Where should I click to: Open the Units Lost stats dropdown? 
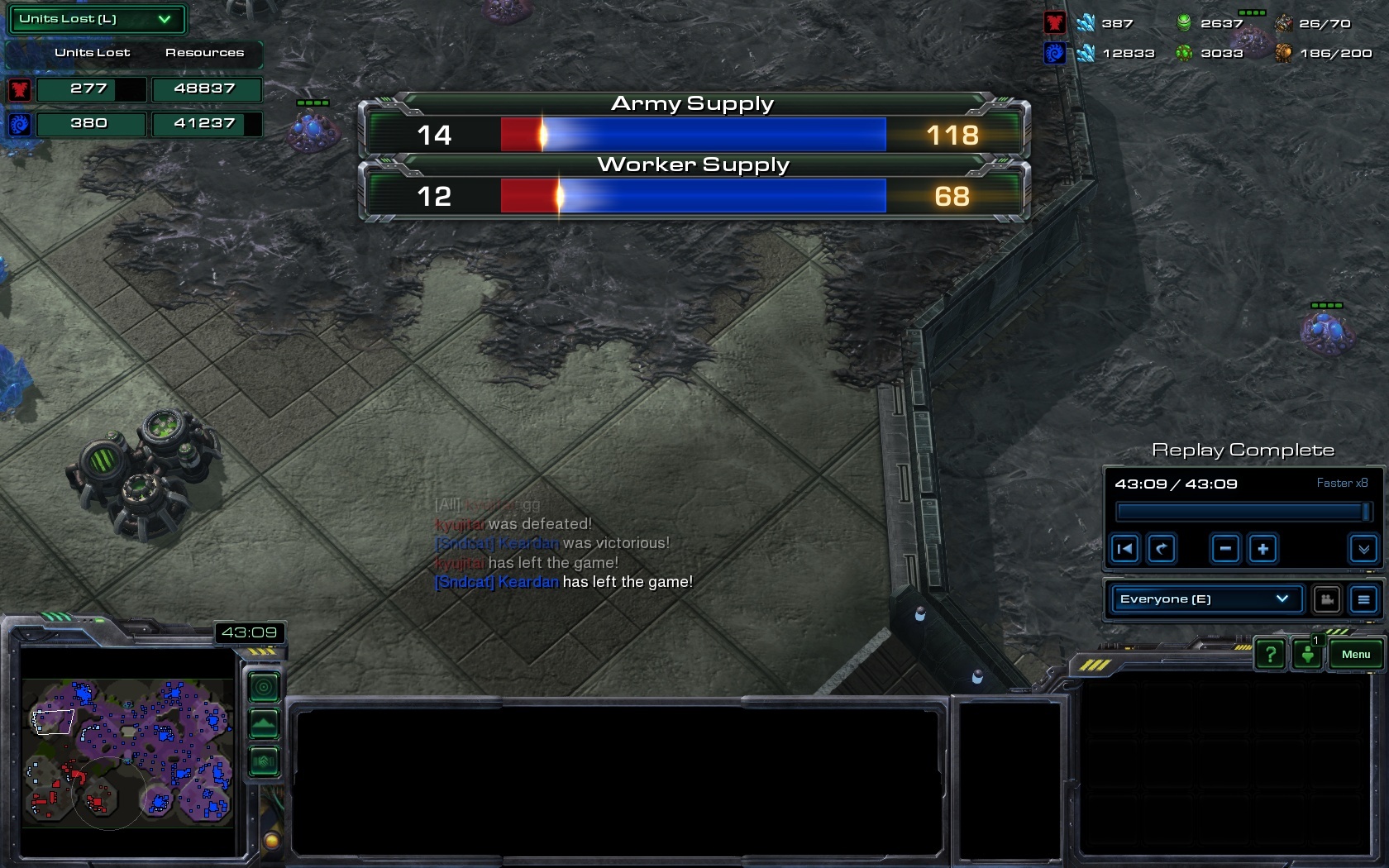(x=97, y=19)
